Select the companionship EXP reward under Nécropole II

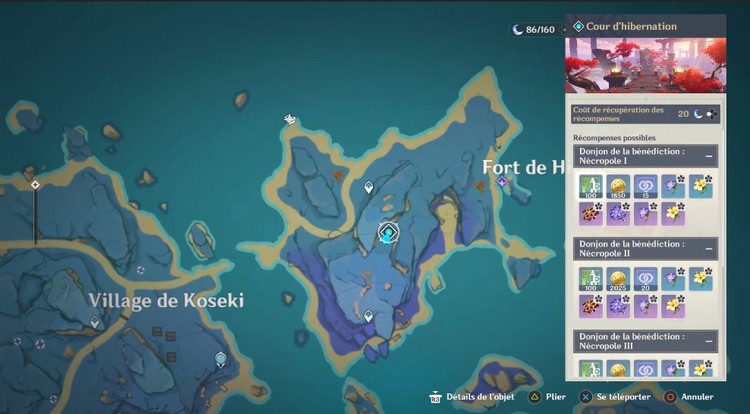tap(645, 278)
